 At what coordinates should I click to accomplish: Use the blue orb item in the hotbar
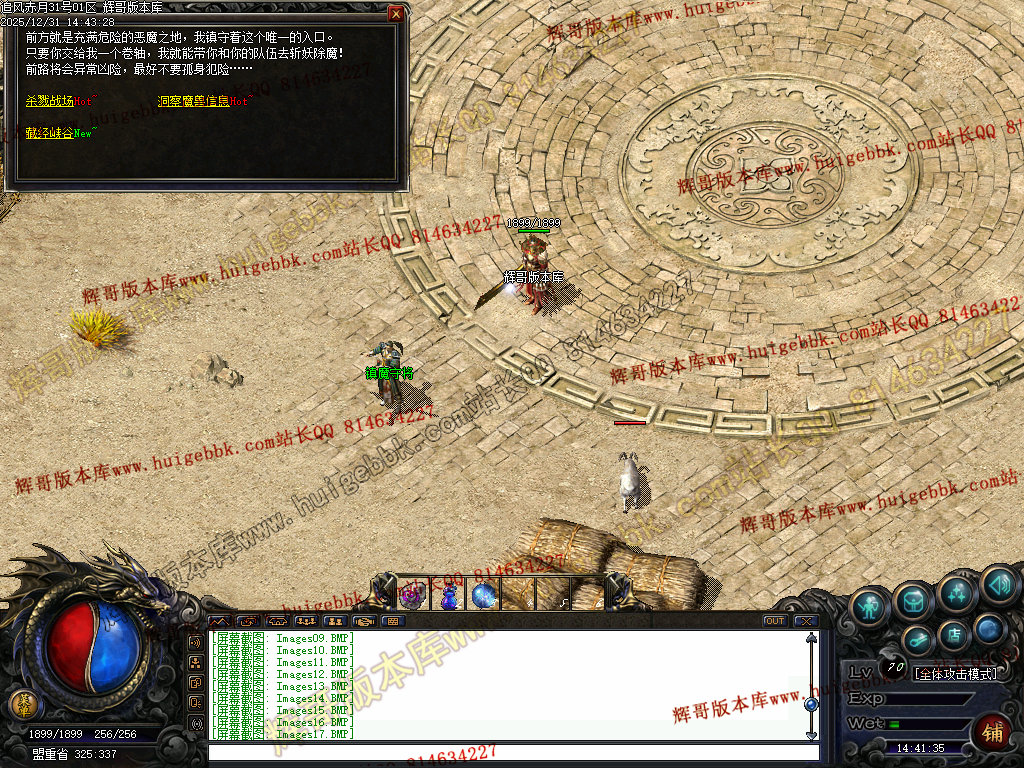(484, 596)
